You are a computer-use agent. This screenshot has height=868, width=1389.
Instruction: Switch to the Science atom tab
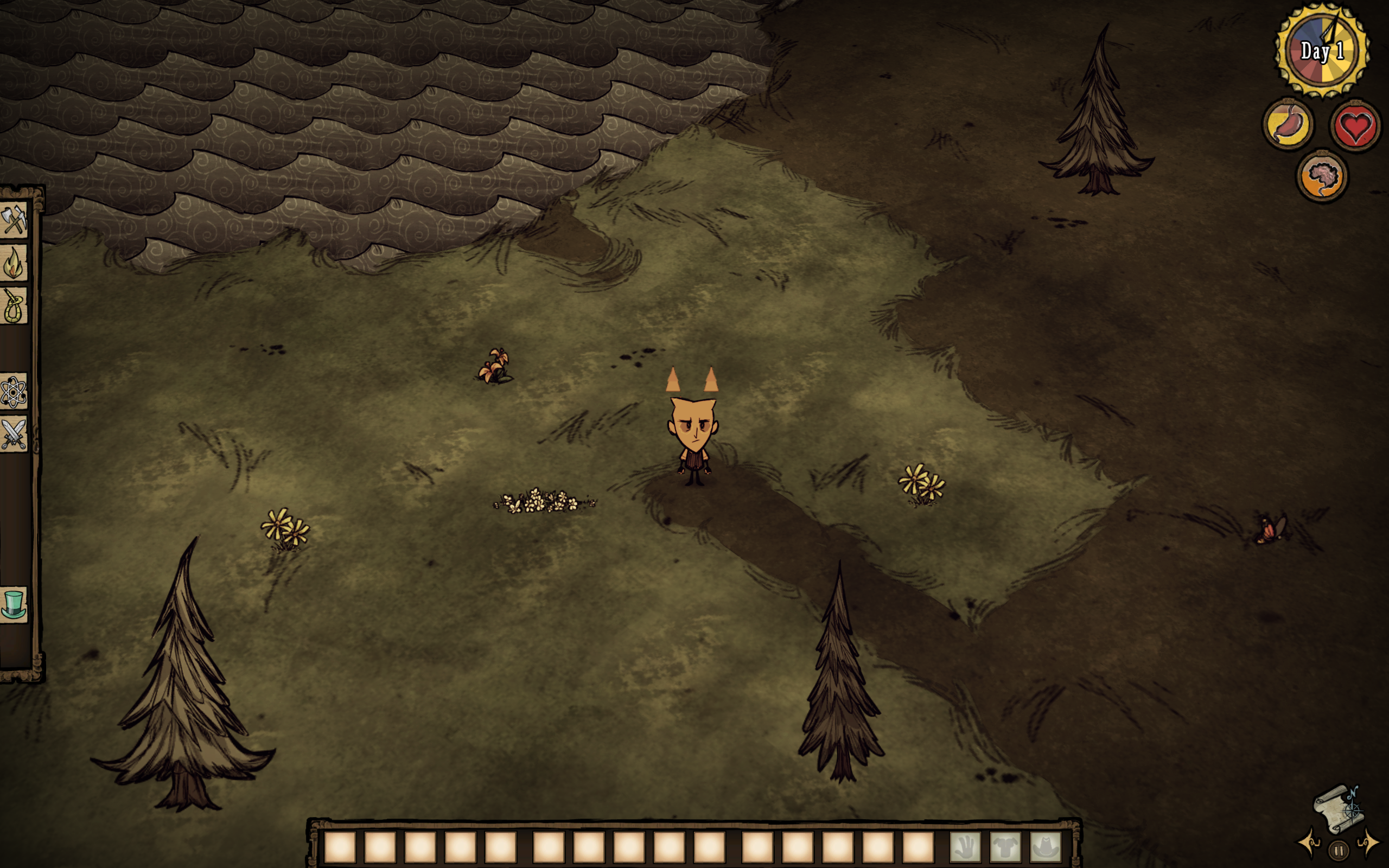14,392
